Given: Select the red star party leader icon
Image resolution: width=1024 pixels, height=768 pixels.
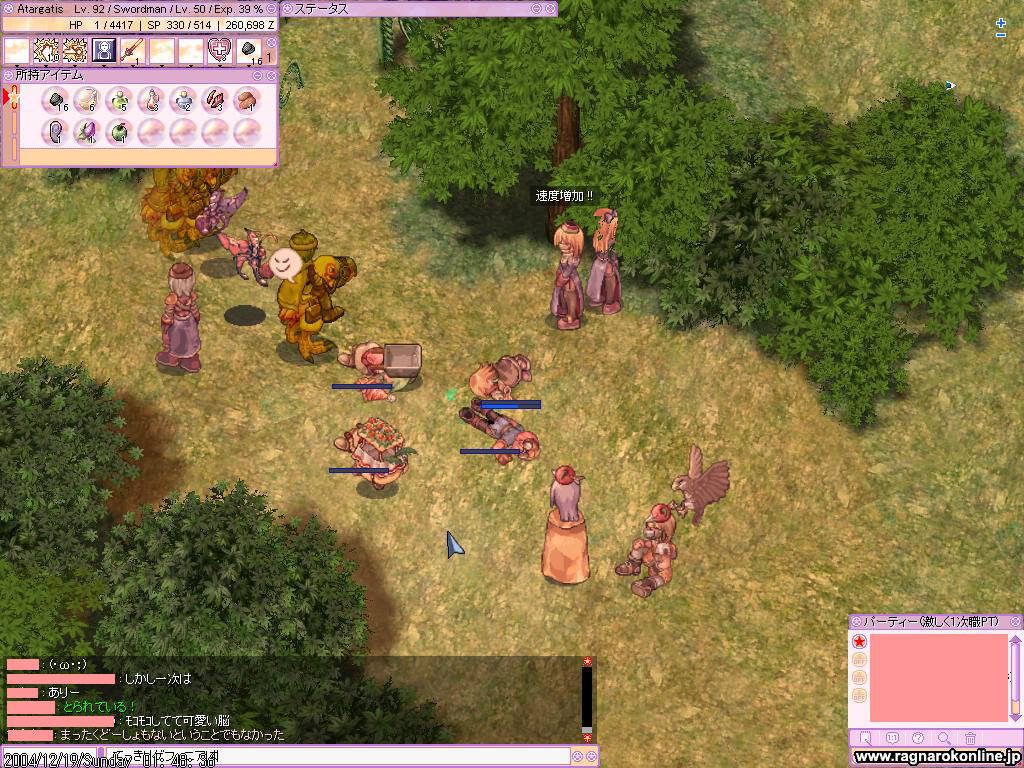Looking at the screenshot, I should pos(859,641).
